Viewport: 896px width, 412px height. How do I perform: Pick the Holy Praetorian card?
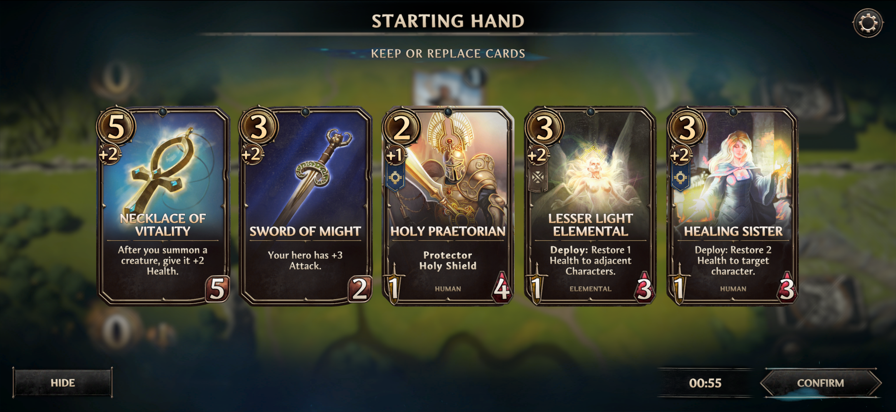coord(448,205)
